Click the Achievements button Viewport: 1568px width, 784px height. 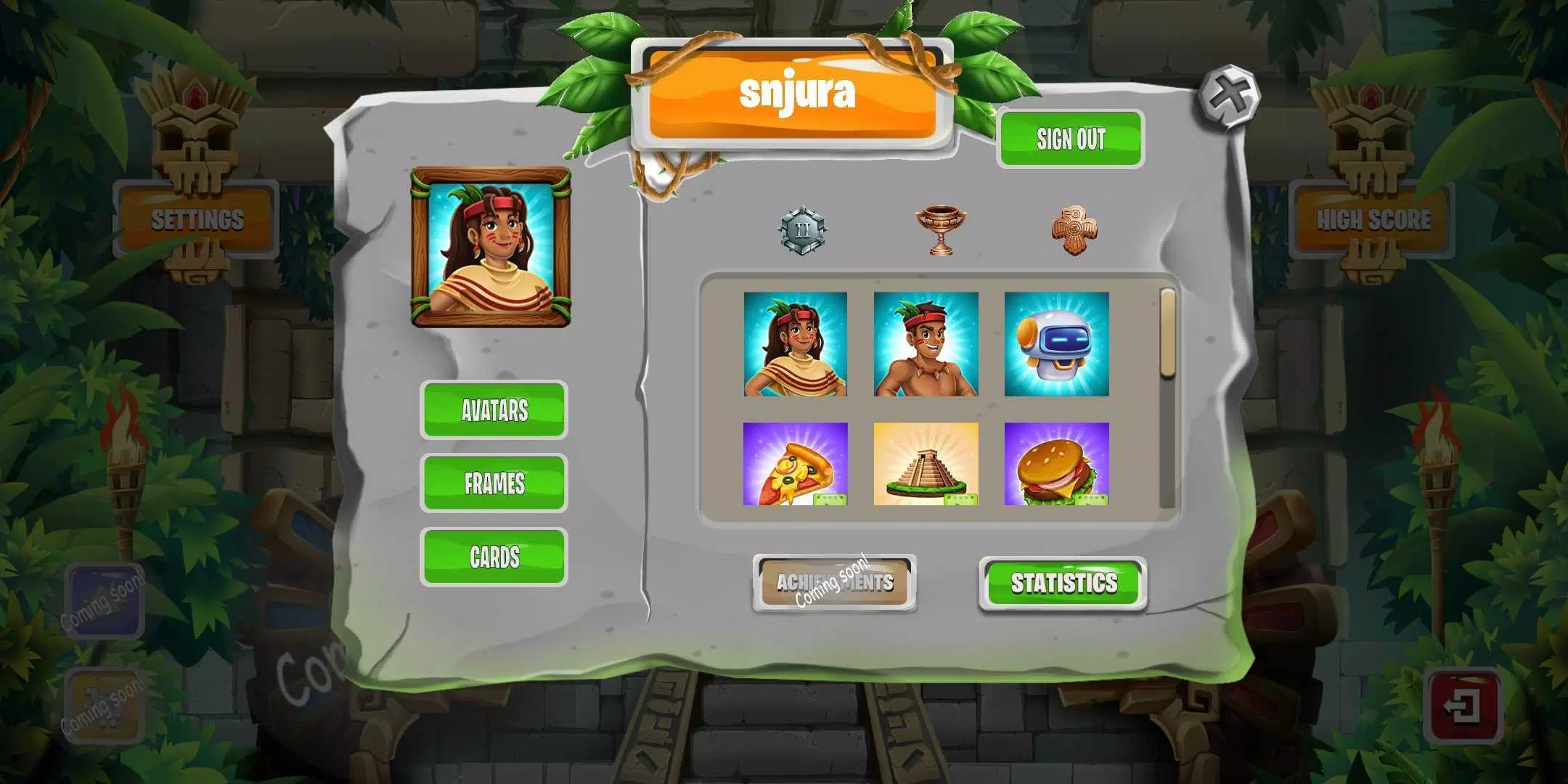(834, 583)
